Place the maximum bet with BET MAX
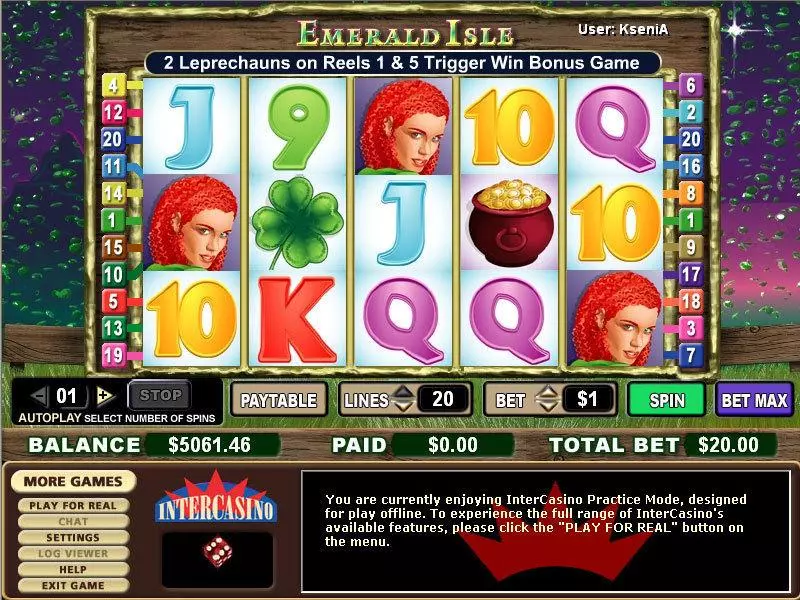 [756, 400]
